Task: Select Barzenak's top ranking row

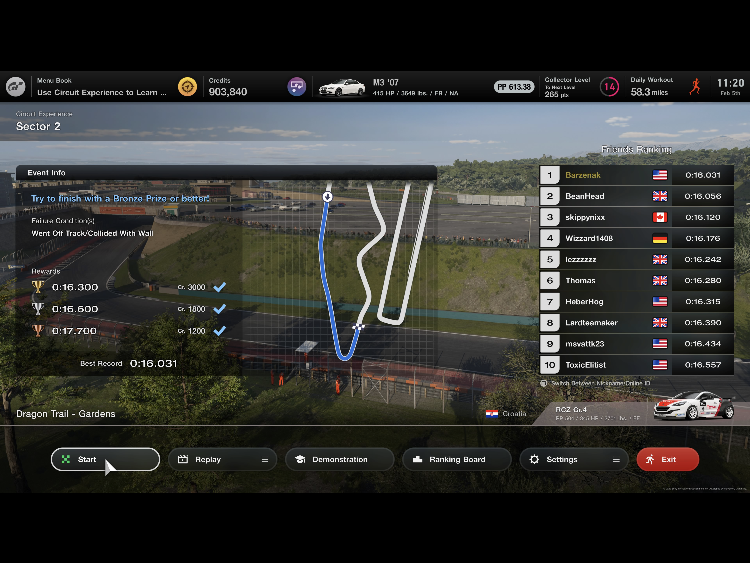Action: click(636, 174)
